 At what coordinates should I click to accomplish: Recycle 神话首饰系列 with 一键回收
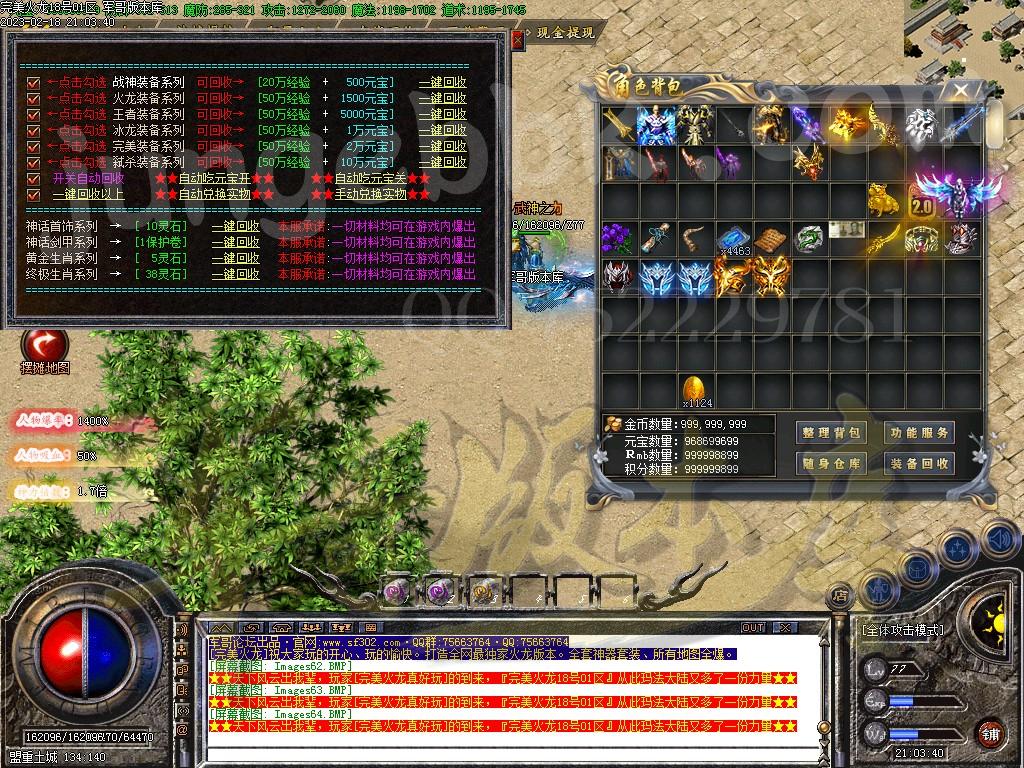coord(235,226)
